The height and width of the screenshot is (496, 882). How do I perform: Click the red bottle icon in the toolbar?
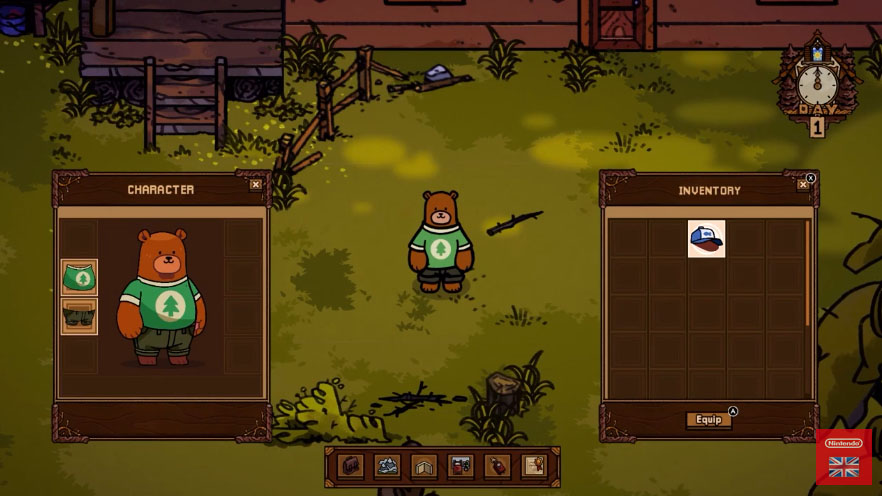pyautogui.click(x=497, y=466)
